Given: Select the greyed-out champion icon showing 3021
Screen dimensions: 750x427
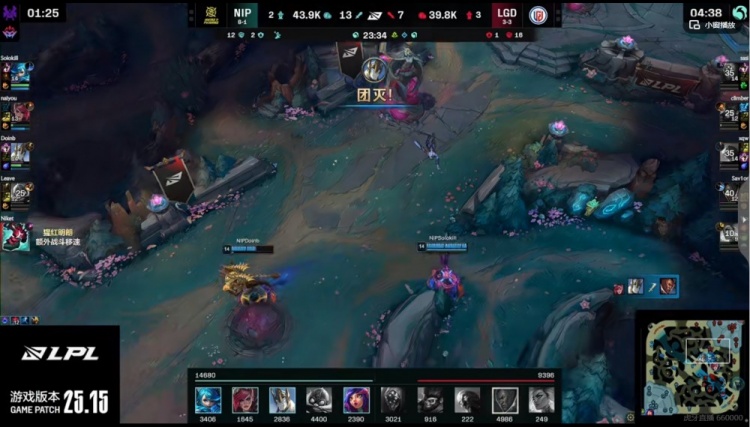Looking at the screenshot, I should pos(393,398).
